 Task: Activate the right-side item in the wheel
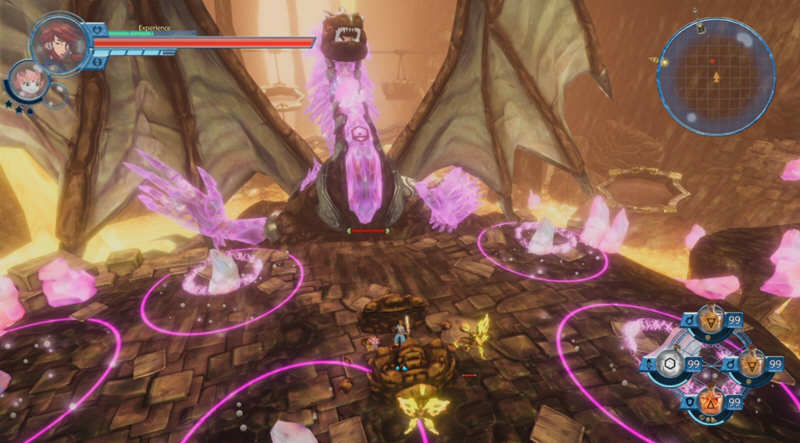click(751, 364)
